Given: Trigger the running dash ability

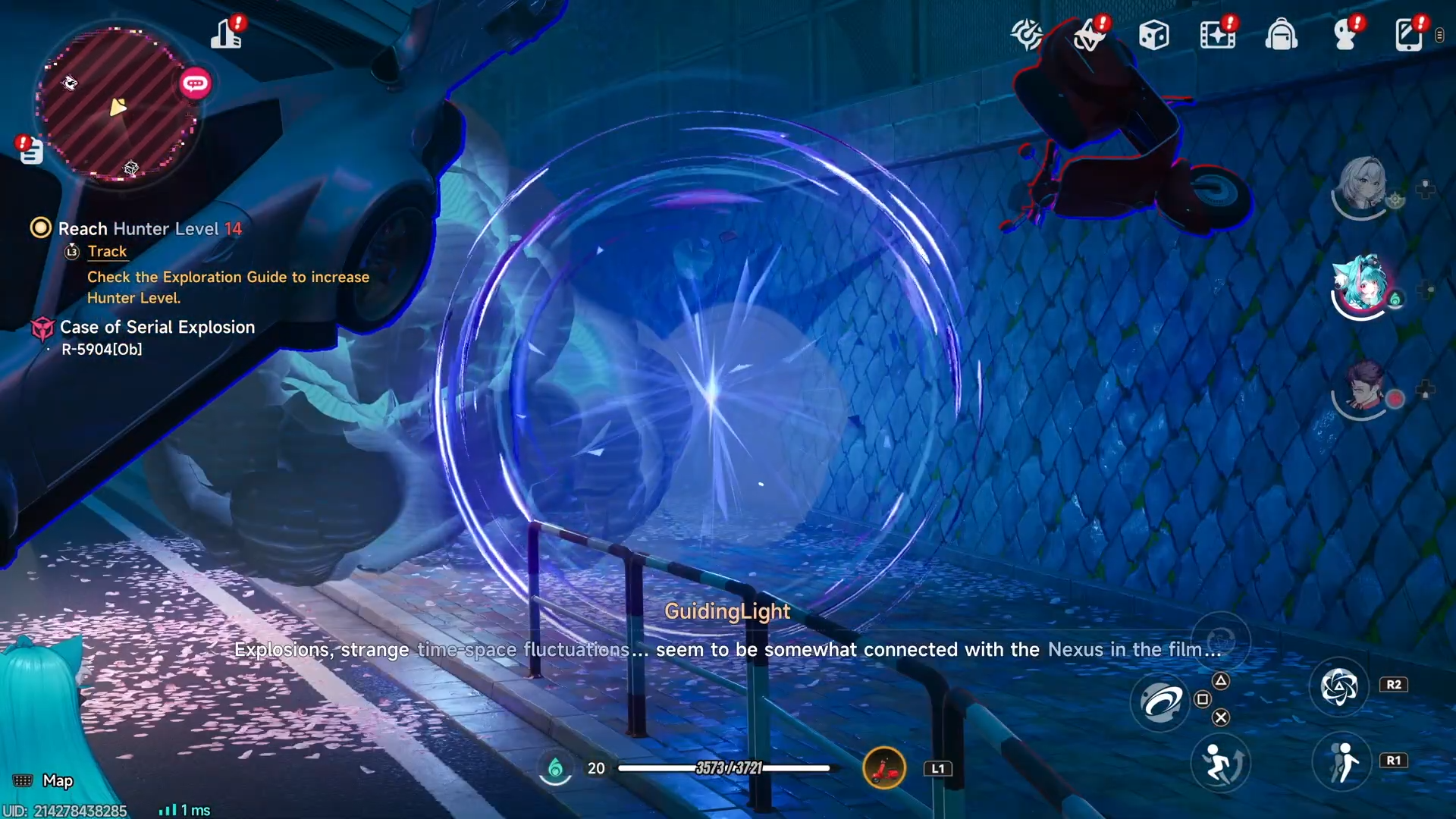Looking at the screenshot, I should [1342, 761].
